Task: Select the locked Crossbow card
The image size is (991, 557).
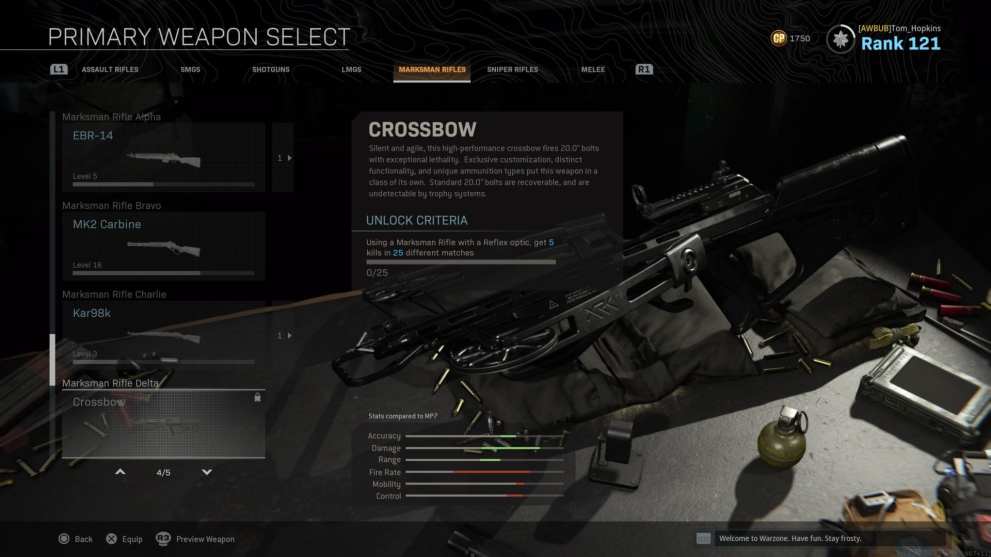Action: pos(163,424)
